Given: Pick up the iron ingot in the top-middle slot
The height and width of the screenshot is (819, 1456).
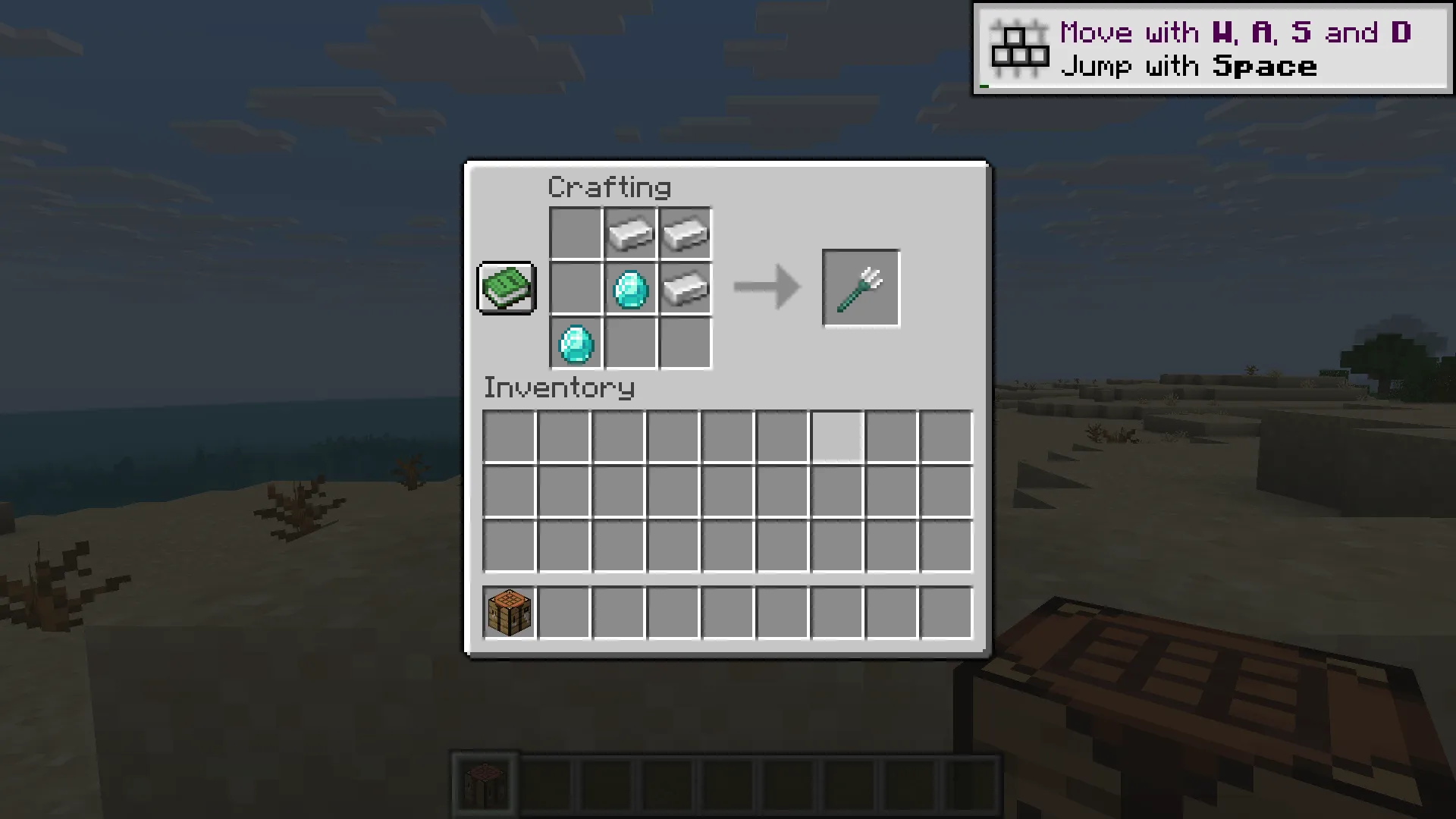Looking at the screenshot, I should 630,233.
